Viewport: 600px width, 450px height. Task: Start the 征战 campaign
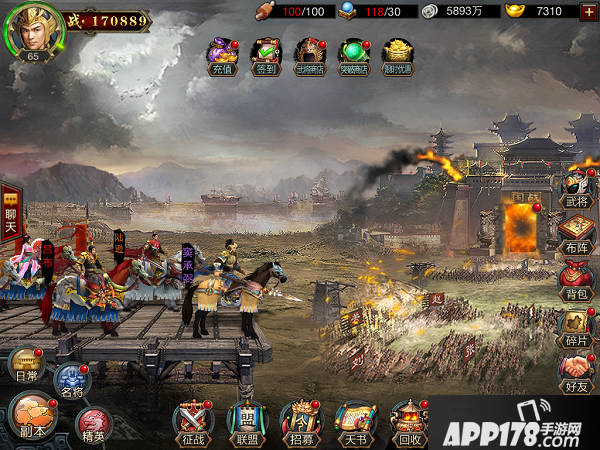[x=193, y=422]
